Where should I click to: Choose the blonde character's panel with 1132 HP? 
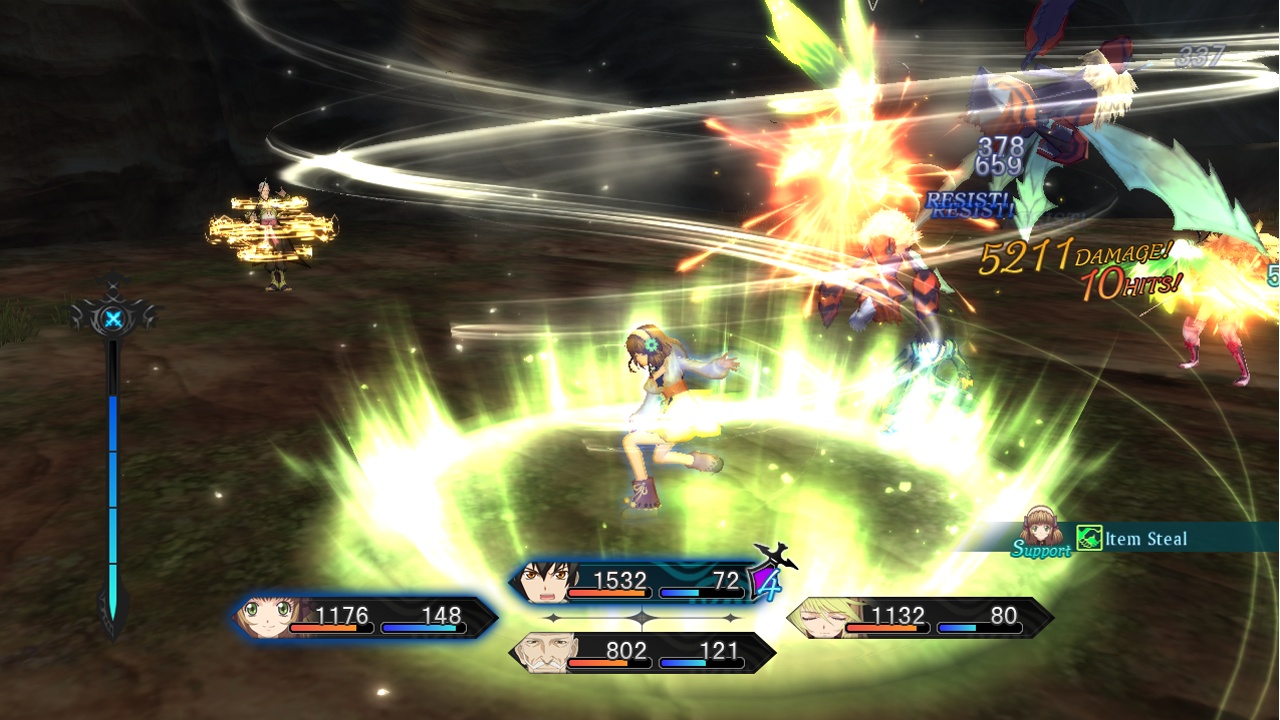pyautogui.click(x=920, y=617)
